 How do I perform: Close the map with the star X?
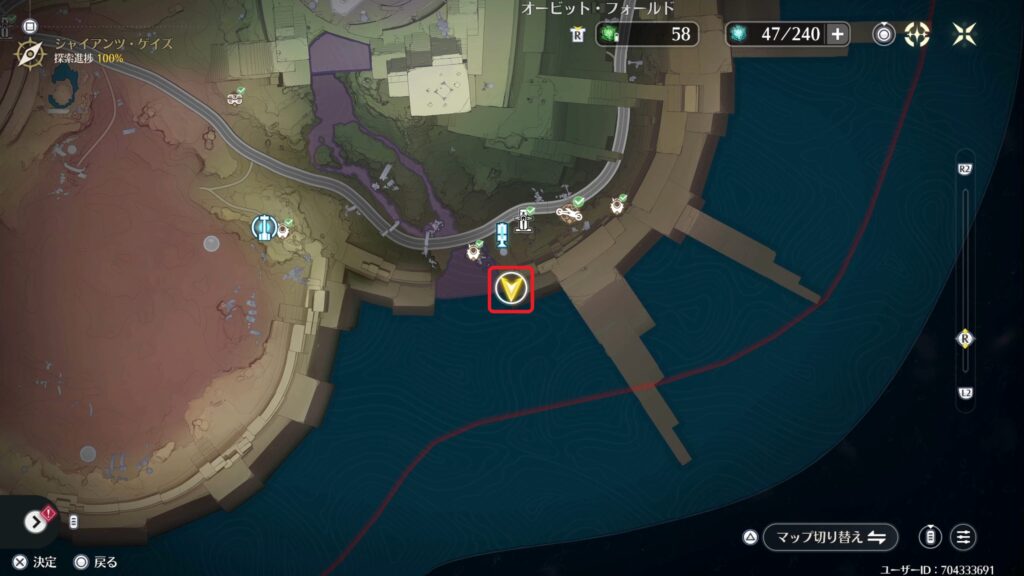pyautogui.click(x=965, y=34)
